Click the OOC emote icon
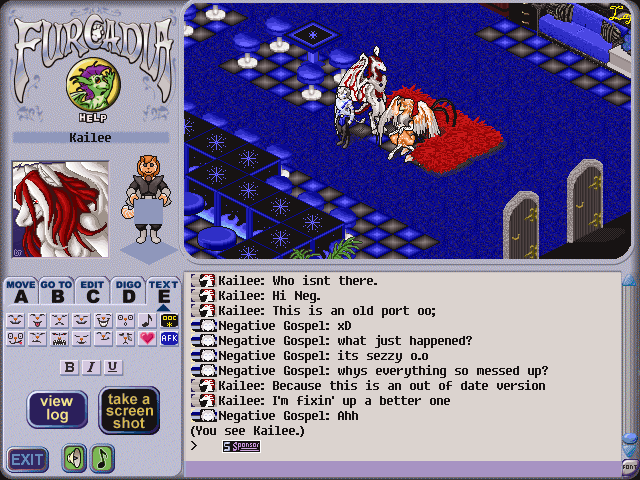The height and width of the screenshot is (480, 640). [169, 320]
